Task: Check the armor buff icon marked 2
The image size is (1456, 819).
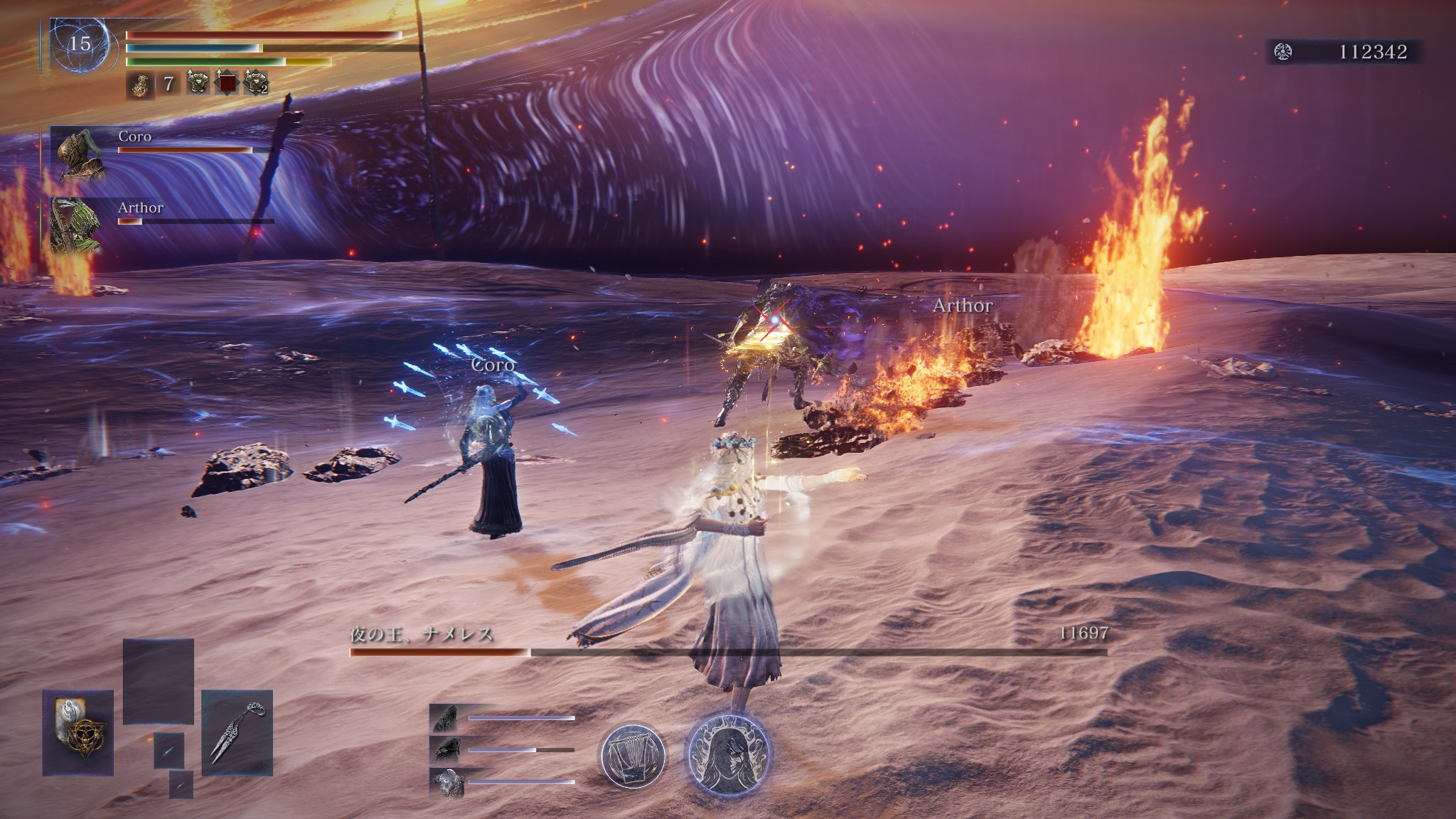Action: pyautogui.click(x=255, y=83)
